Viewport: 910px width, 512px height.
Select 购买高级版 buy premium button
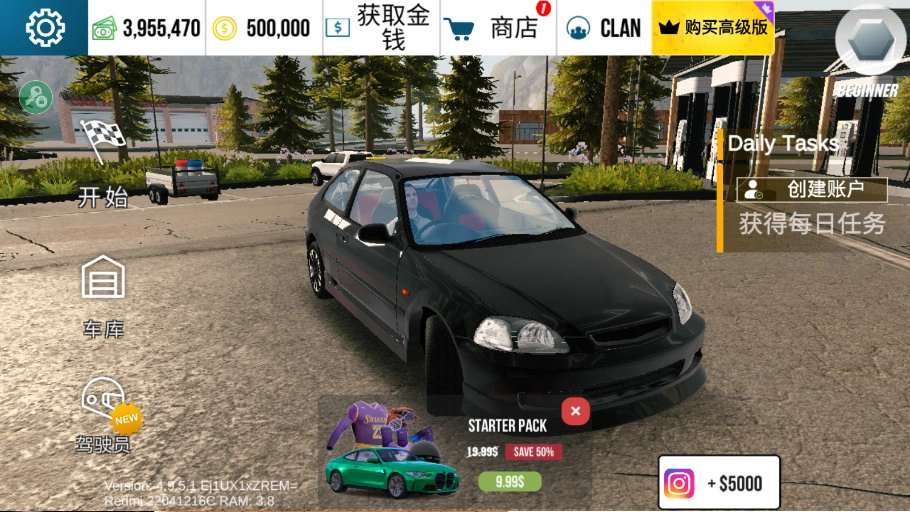[x=713, y=28]
